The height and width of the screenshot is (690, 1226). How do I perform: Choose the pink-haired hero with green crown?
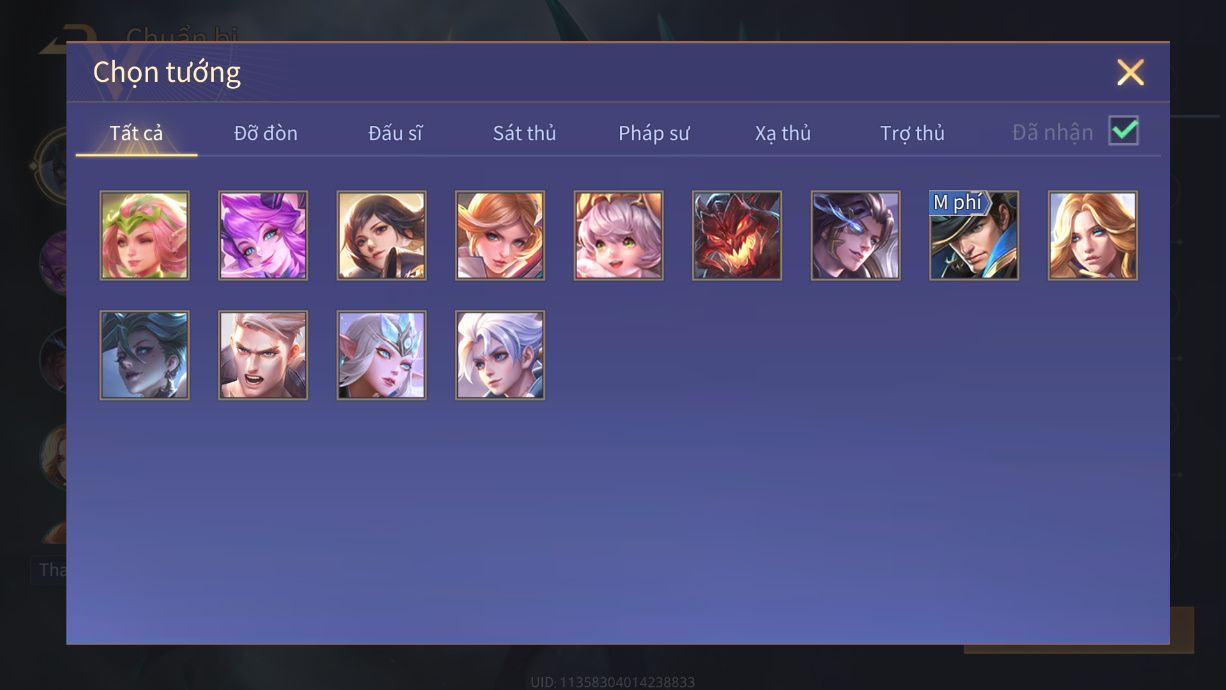pyautogui.click(x=144, y=236)
